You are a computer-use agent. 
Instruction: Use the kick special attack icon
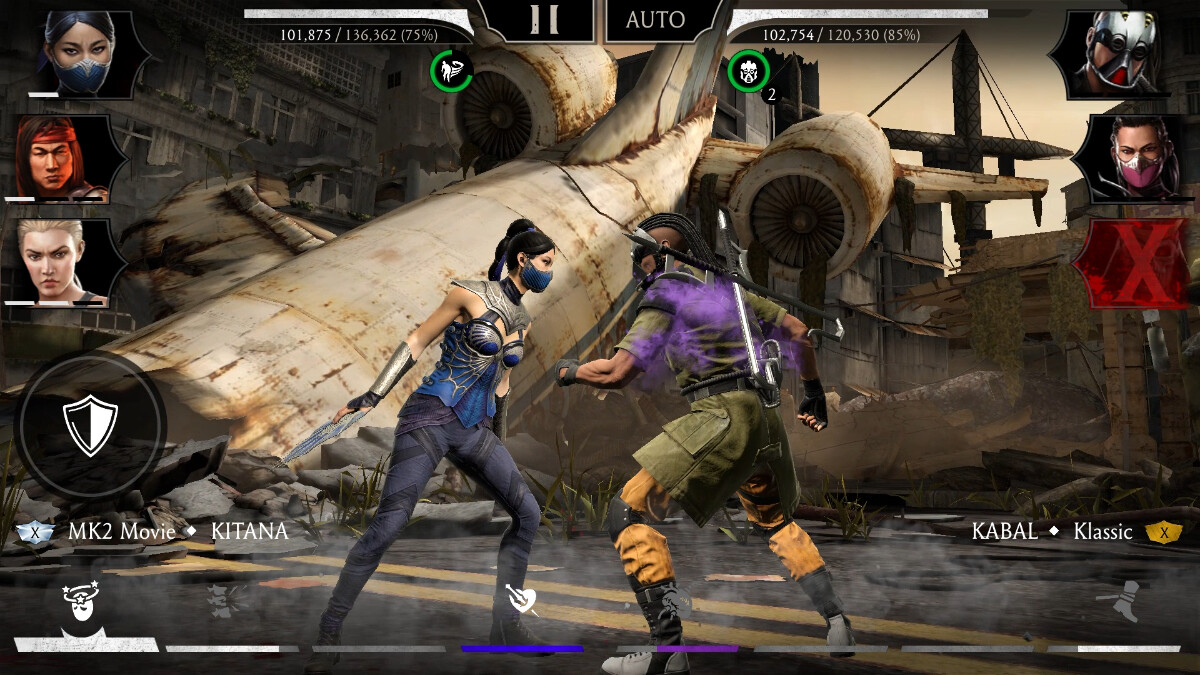(1122, 600)
